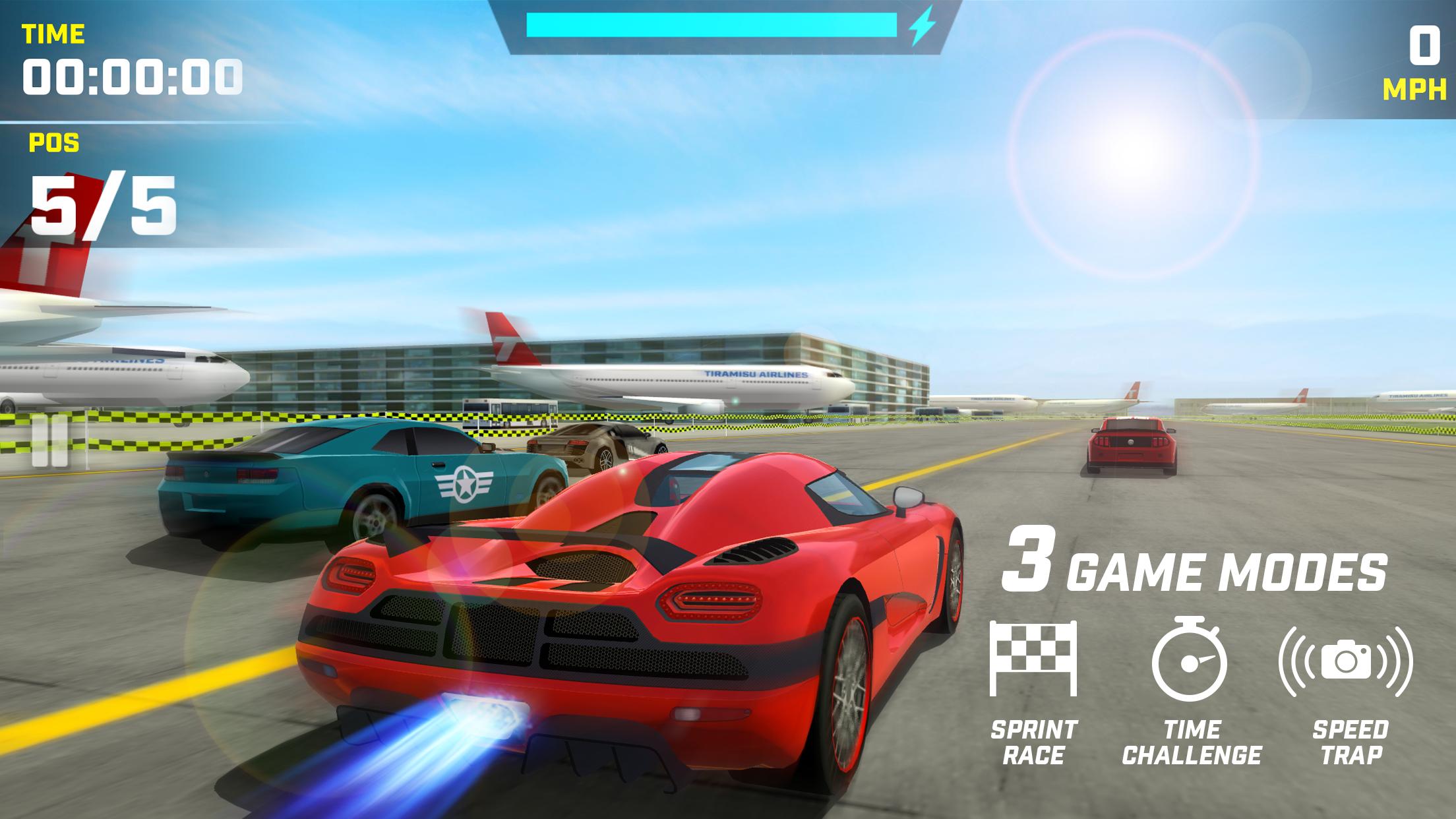Tap the POS position indicator
The image size is (1456, 819).
click(51, 143)
